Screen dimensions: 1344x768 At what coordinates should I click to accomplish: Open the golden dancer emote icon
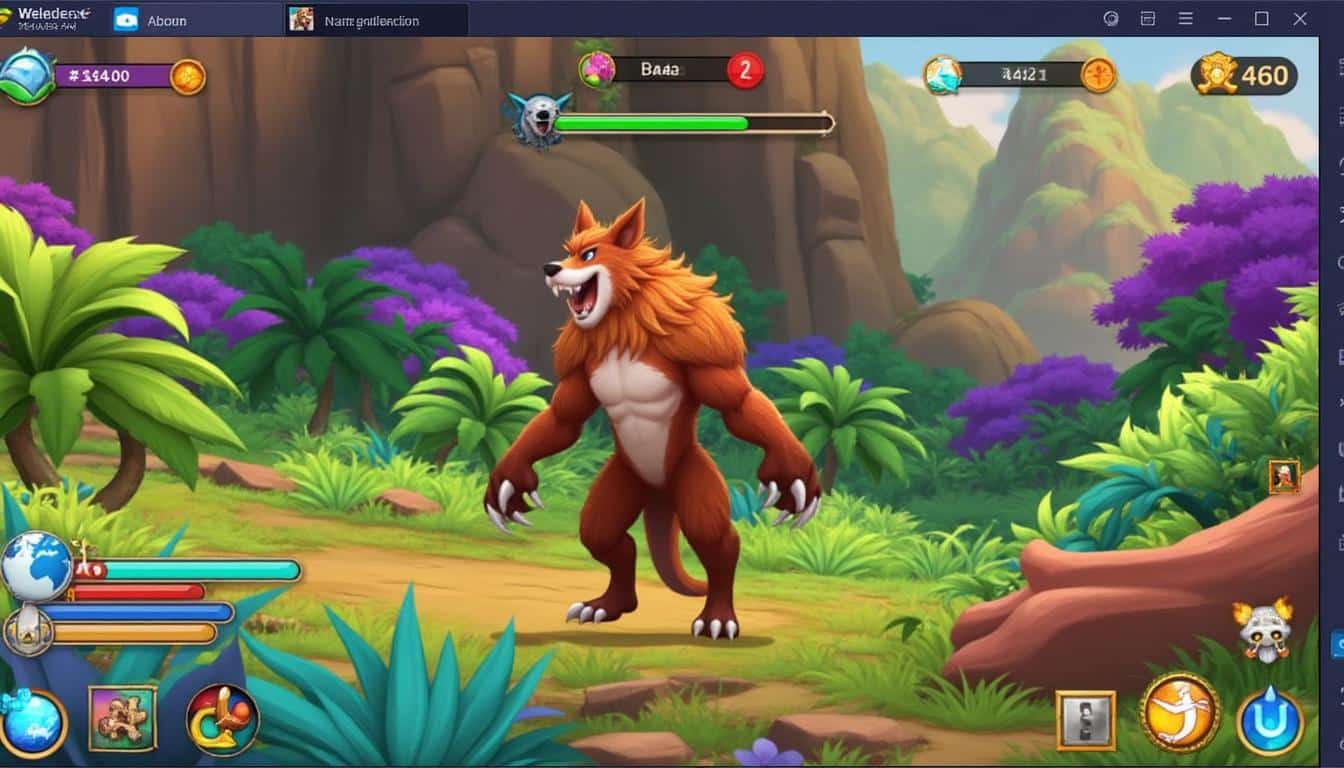pyautogui.click(x=1178, y=714)
